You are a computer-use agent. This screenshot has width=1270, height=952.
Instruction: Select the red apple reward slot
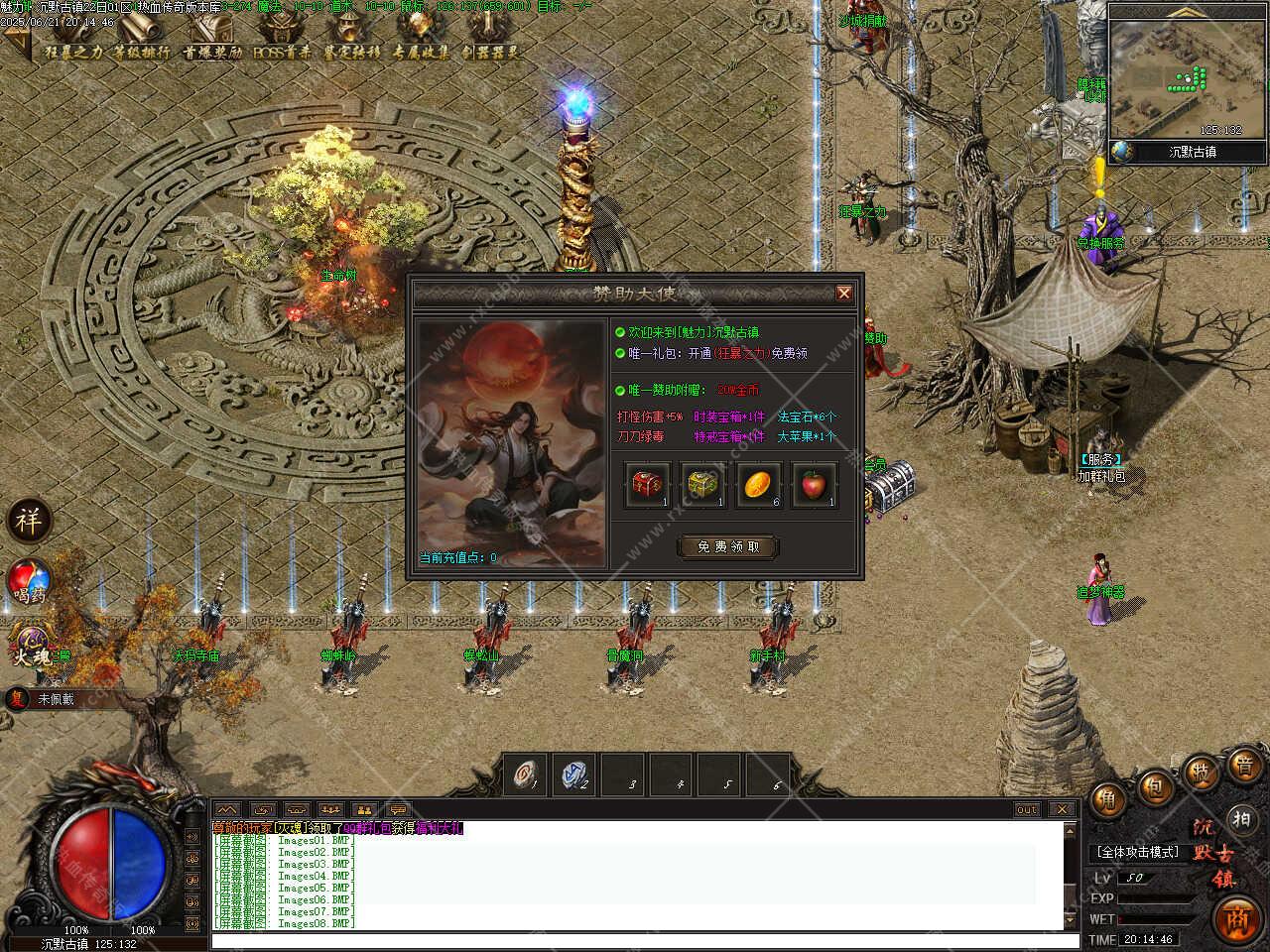coord(815,485)
